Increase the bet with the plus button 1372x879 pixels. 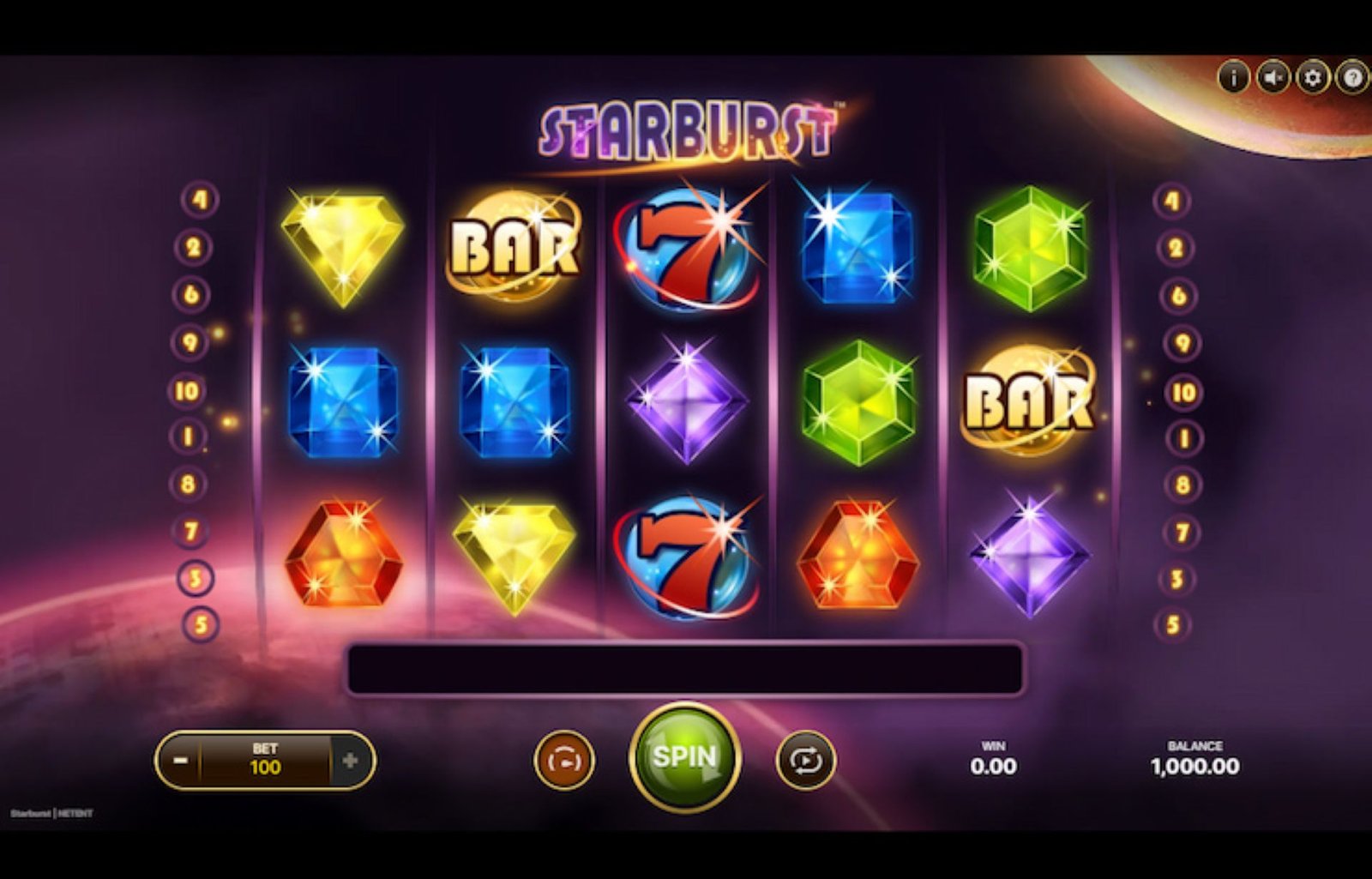[x=350, y=761]
